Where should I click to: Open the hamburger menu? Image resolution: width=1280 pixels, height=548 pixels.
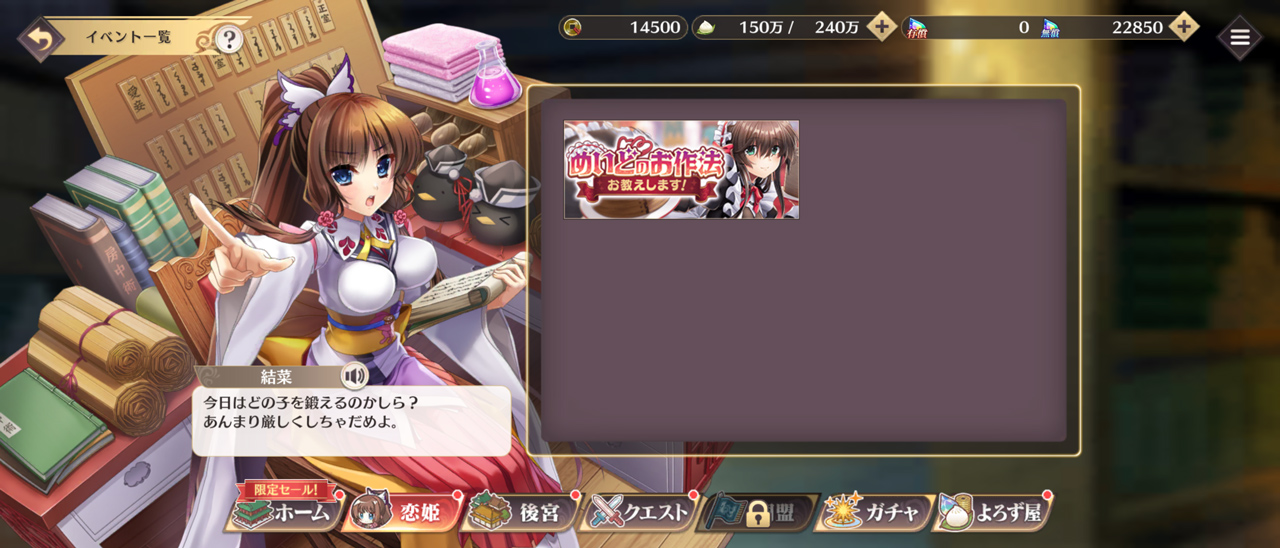click(x=1239, y=38)
